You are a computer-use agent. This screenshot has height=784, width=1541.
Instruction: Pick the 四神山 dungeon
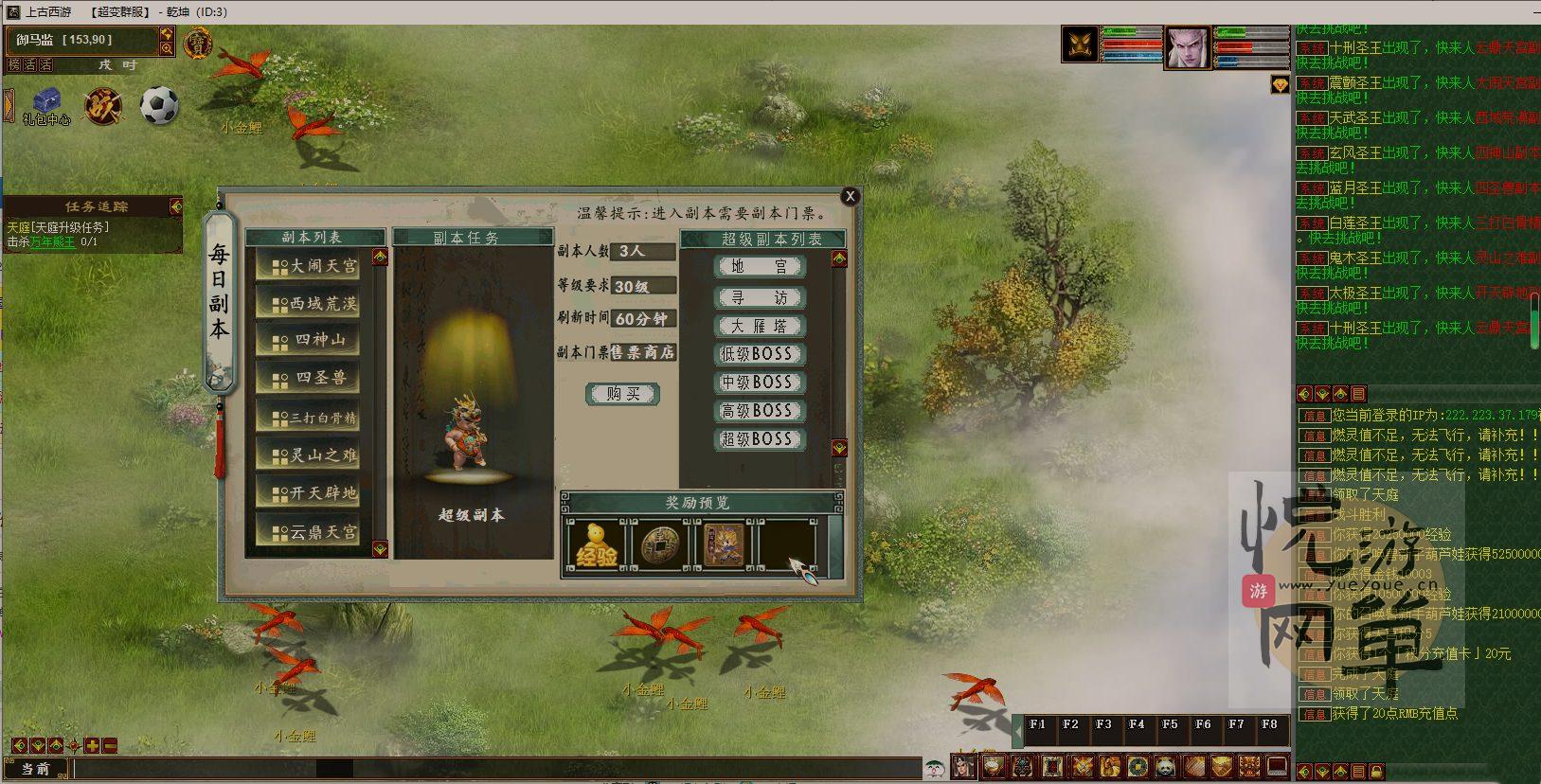[315, 340]
